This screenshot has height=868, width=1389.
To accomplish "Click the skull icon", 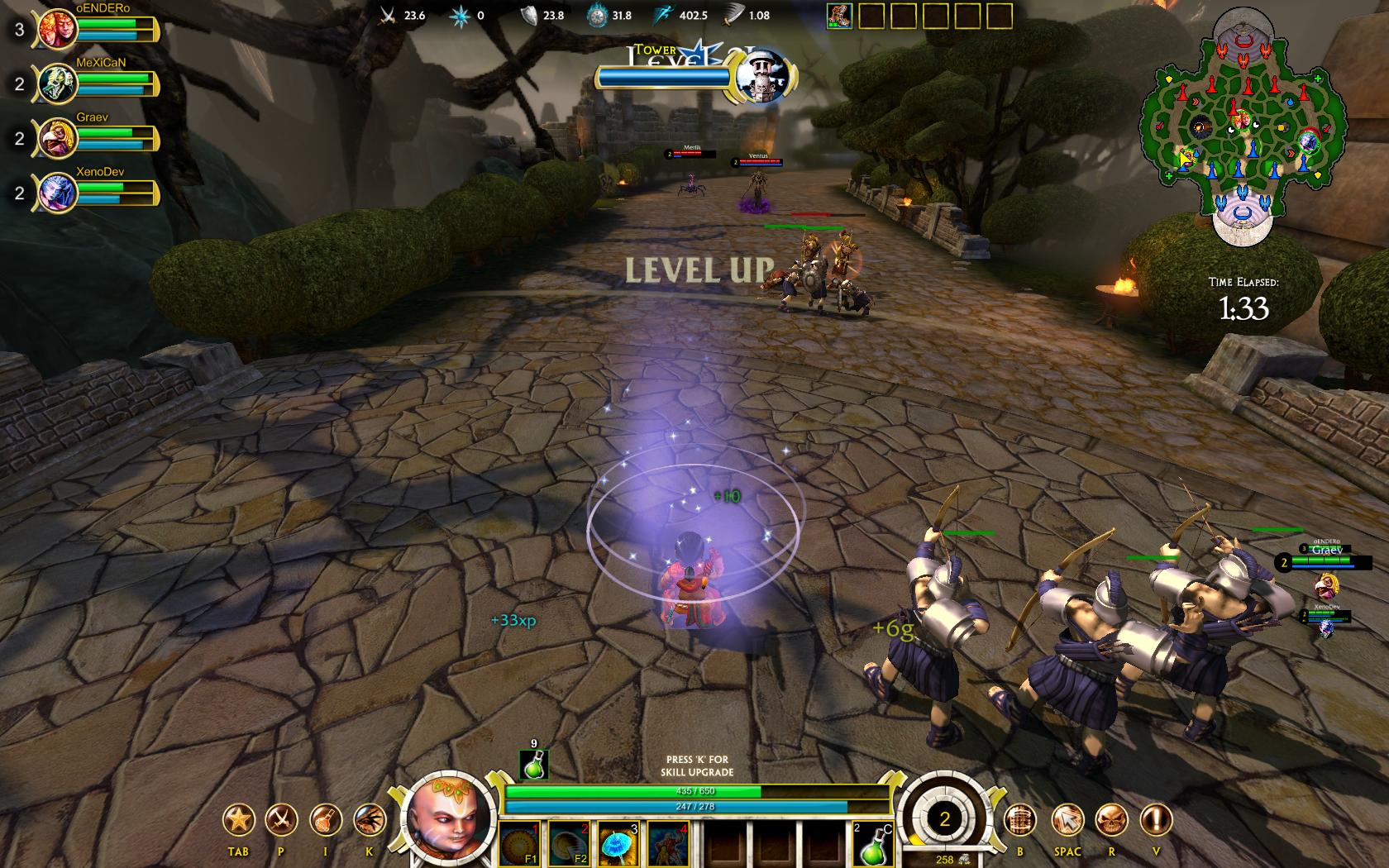I will click(1111, 820).
